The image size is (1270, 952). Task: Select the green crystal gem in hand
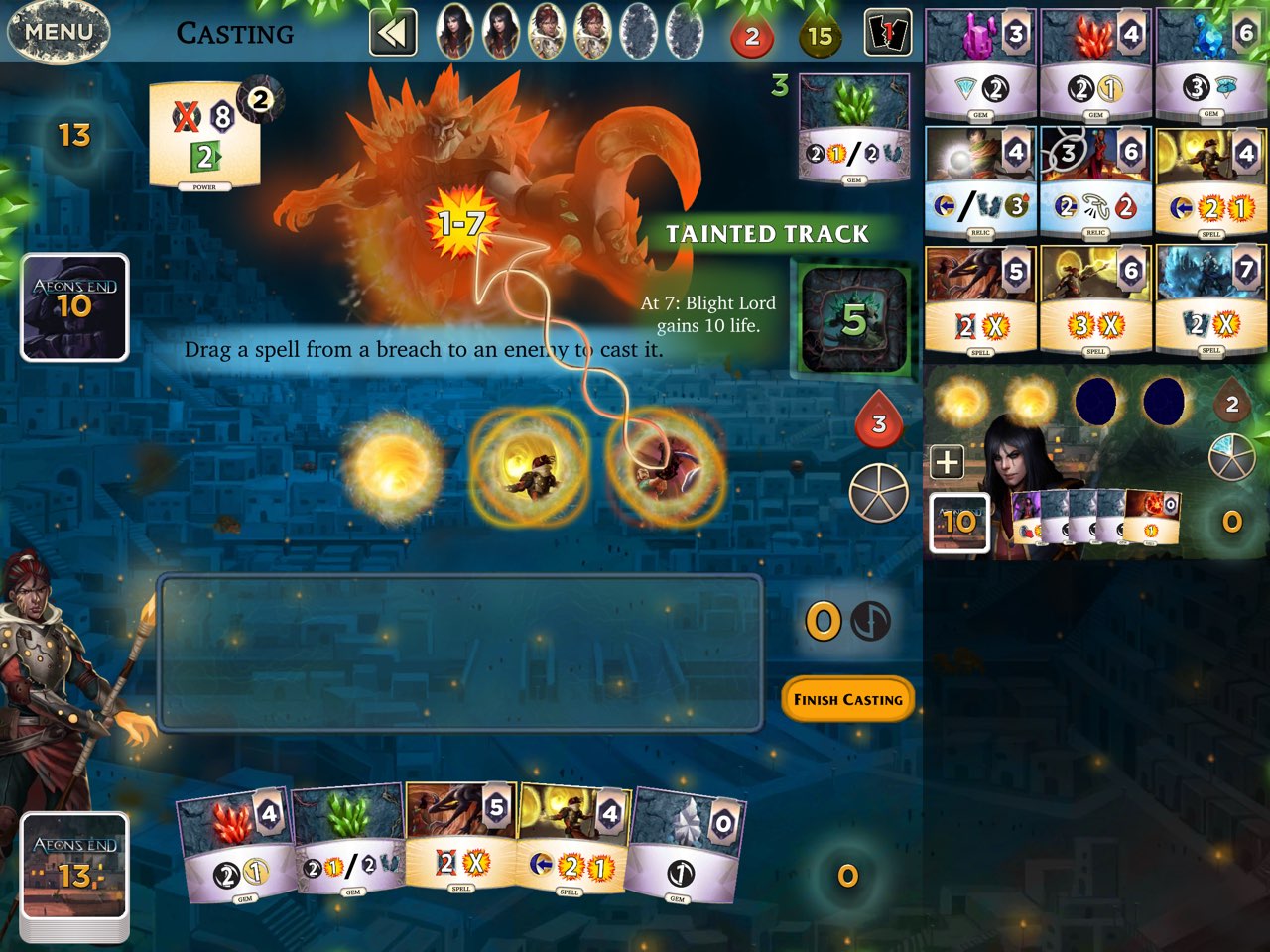[349, 844]
